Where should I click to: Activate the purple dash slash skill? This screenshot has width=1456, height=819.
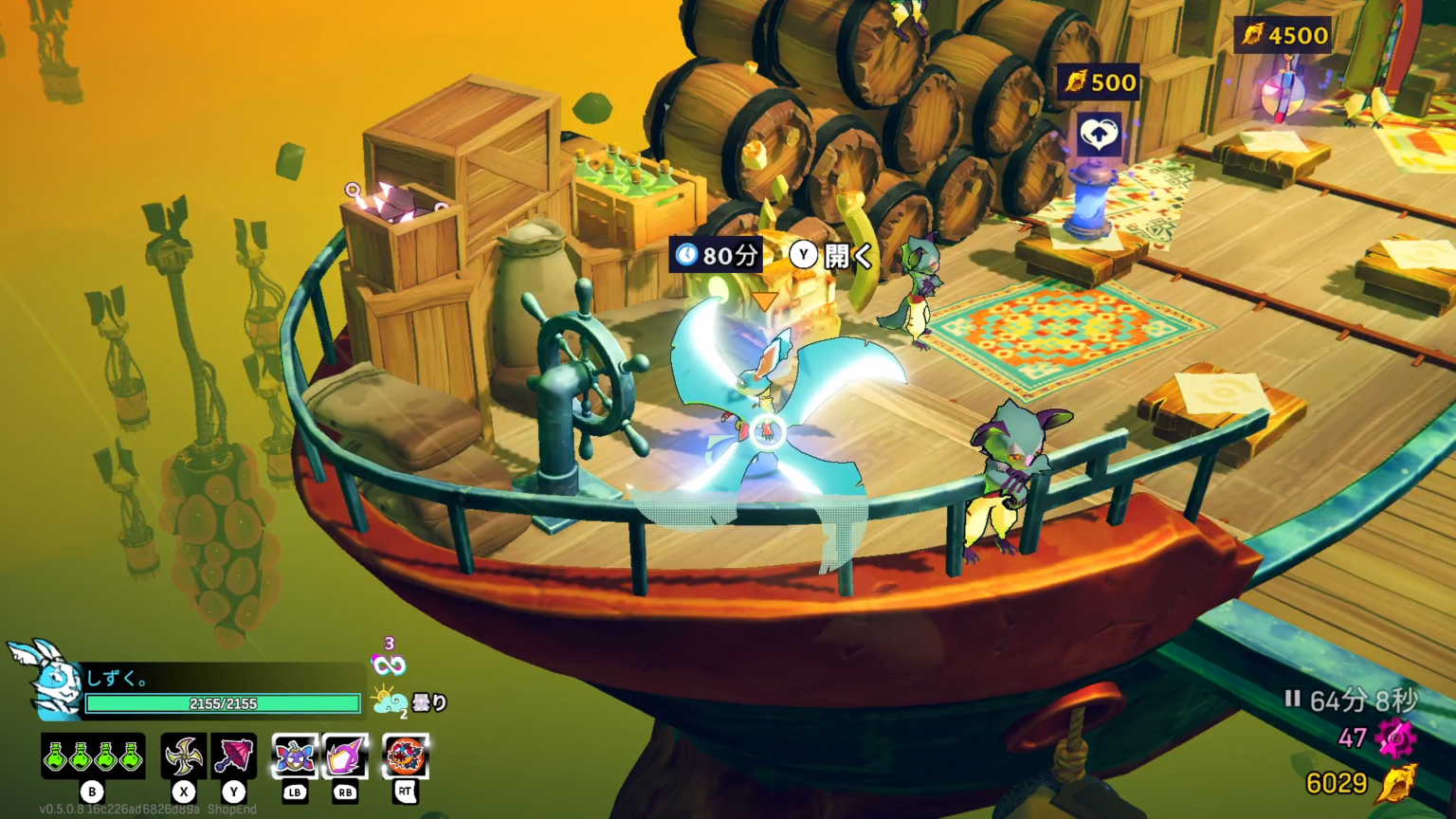(x=345, y=756)
